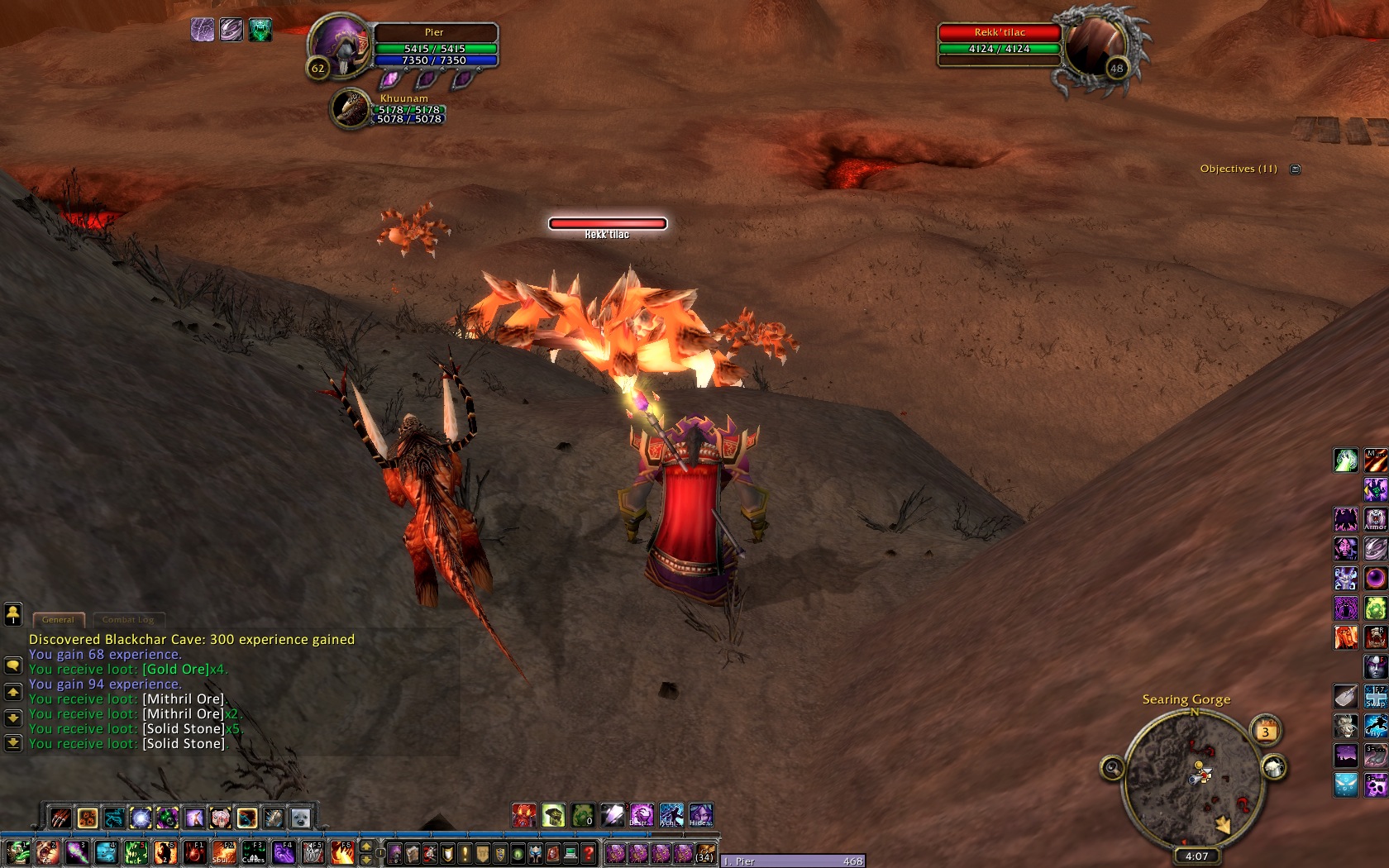Cast the Curses spell on F3

[254, 852]
